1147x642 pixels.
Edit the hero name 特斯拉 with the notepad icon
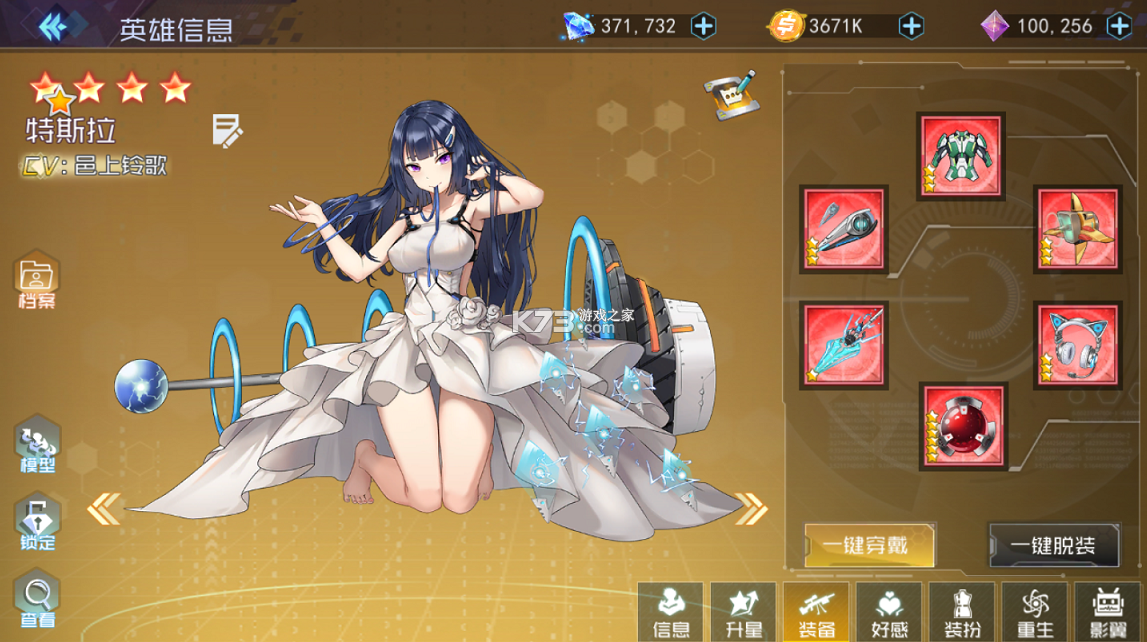[227, 131]
